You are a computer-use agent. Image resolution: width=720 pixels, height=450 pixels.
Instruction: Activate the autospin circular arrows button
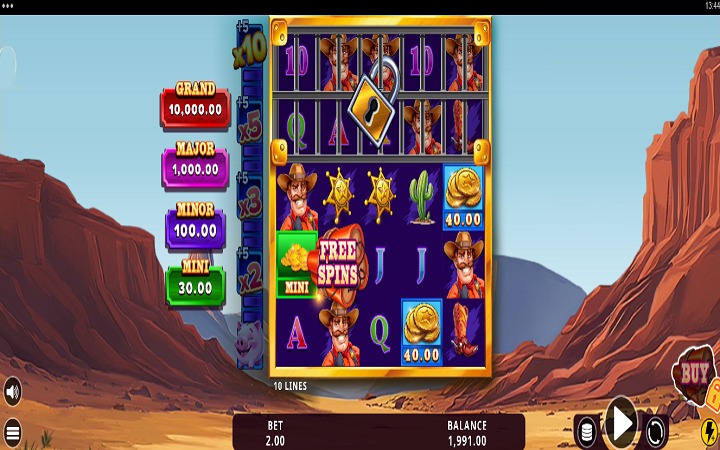coord(656,431)
